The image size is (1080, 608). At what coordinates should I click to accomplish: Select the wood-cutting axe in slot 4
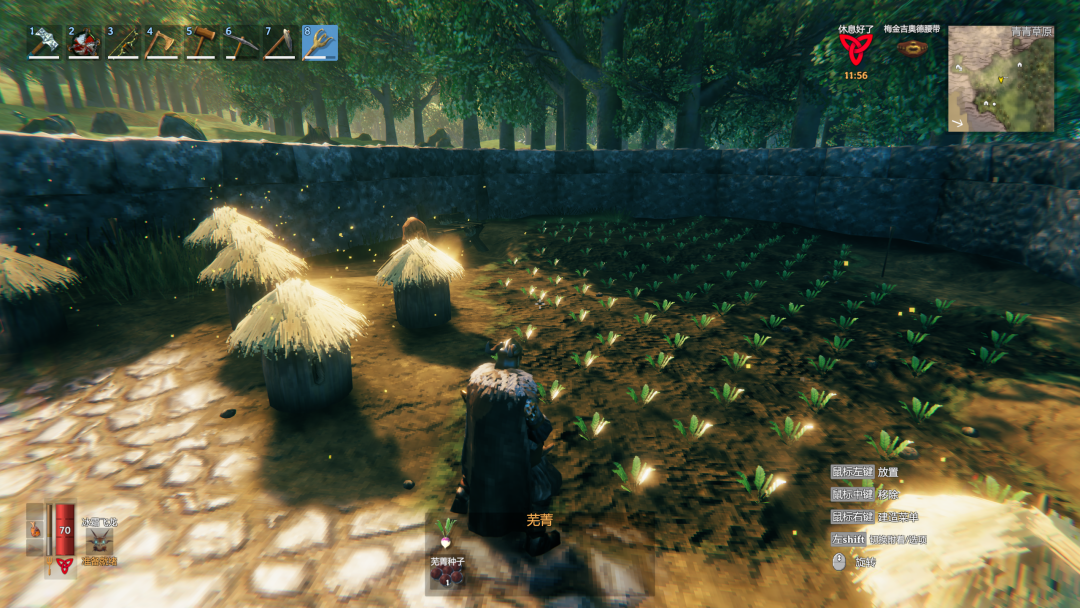162,43
